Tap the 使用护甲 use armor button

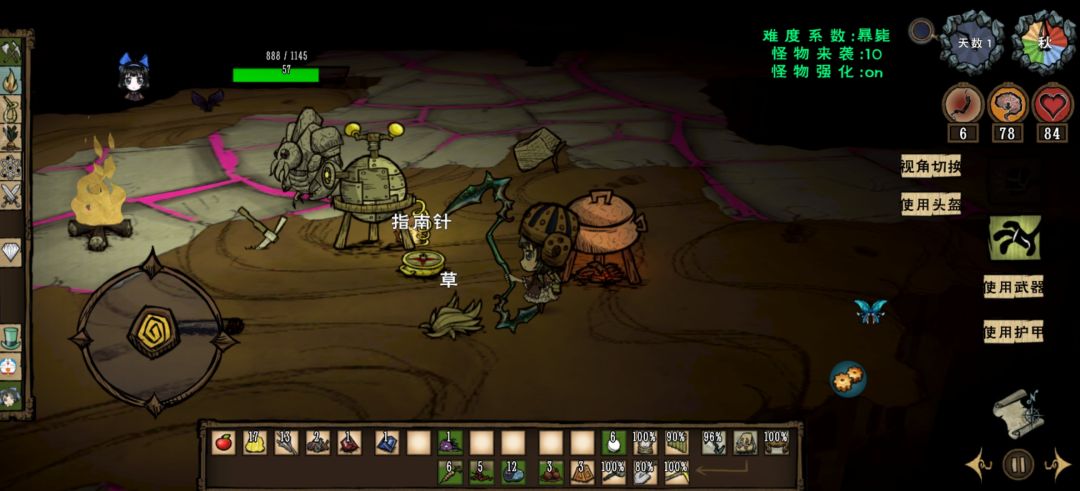pyautogui.click(x=1013, y=332)
